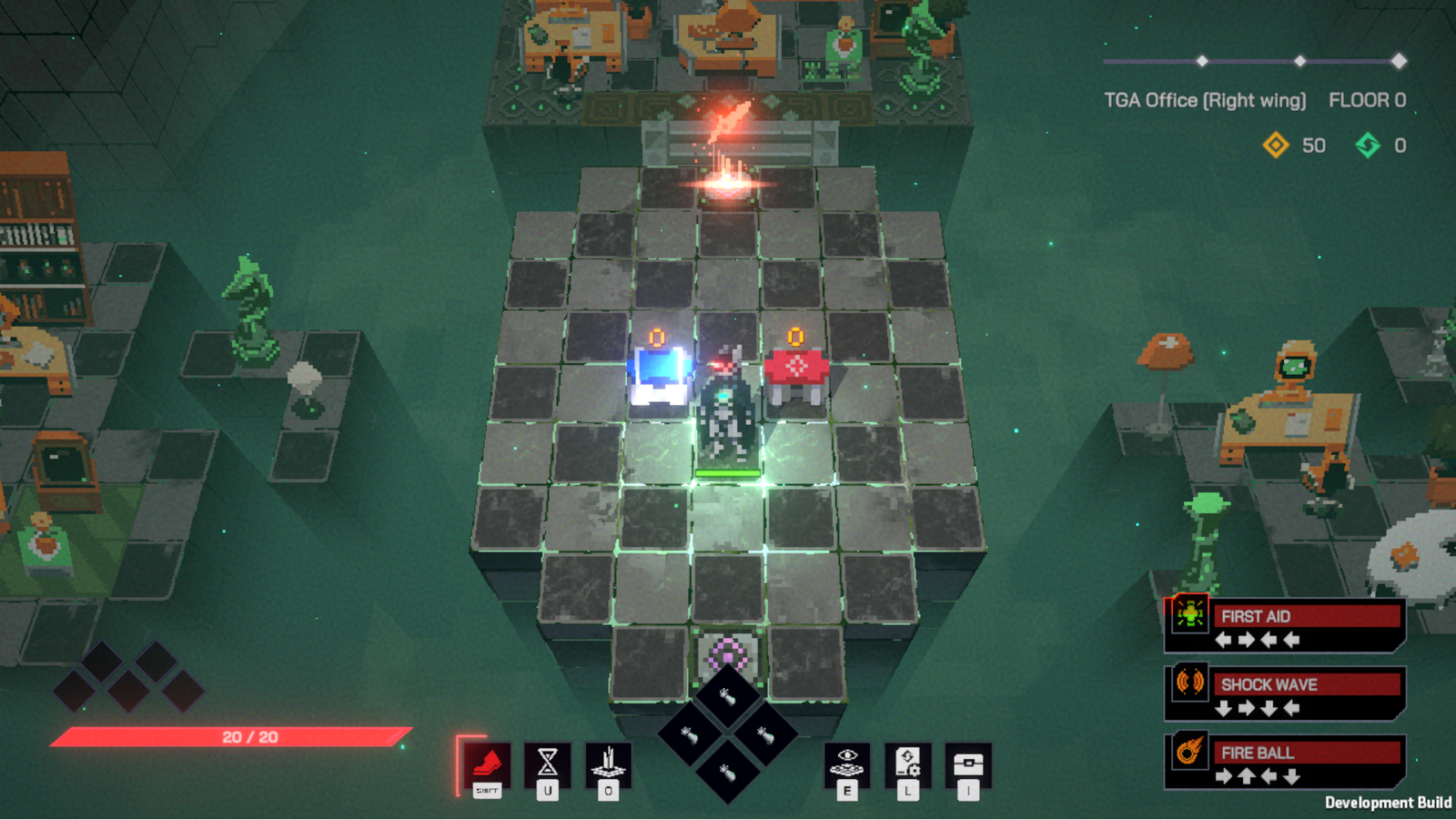Viewport: 1456px width, 820px height.
Task: Select the First Aid skill
Action: click(1285, 626)
